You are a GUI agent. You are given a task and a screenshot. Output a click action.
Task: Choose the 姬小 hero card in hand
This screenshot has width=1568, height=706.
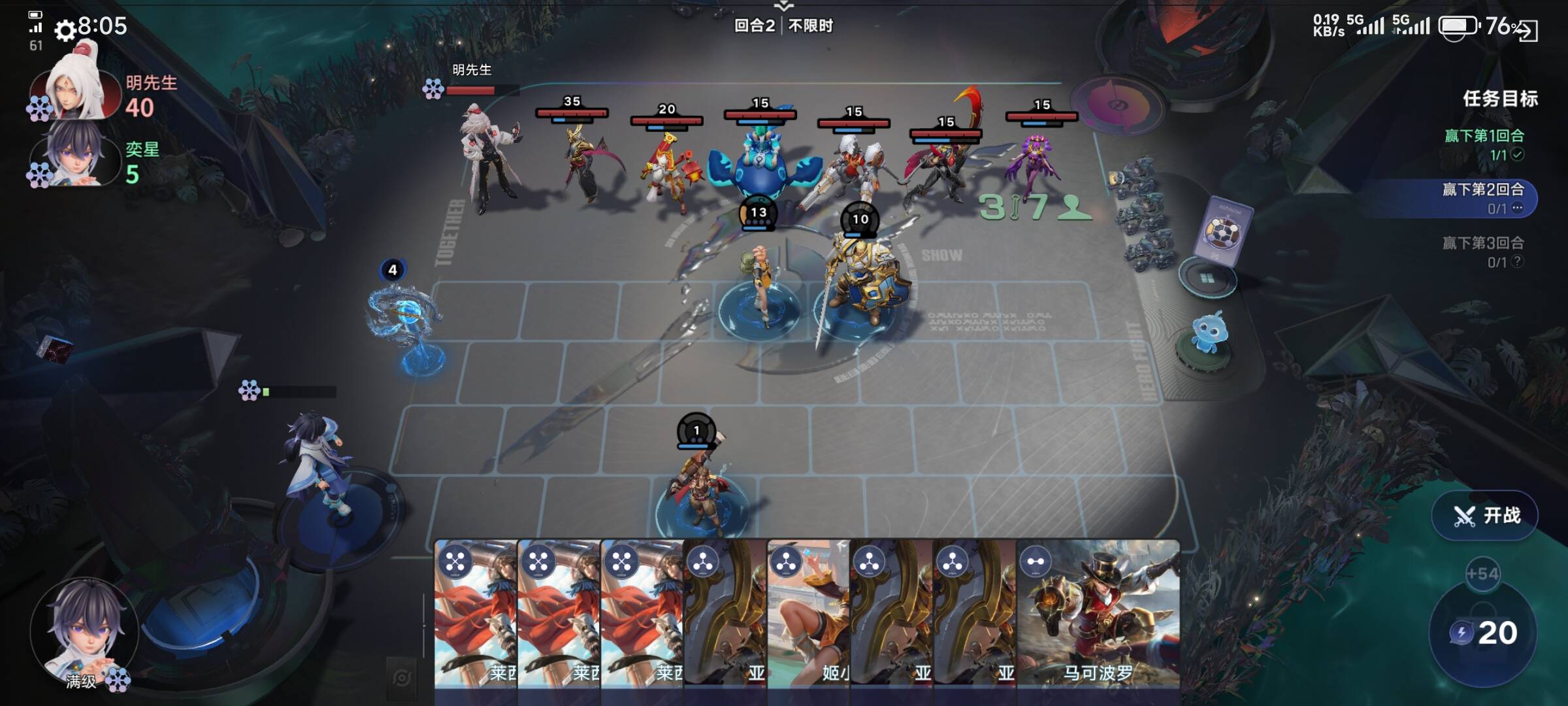click(809, 614)
